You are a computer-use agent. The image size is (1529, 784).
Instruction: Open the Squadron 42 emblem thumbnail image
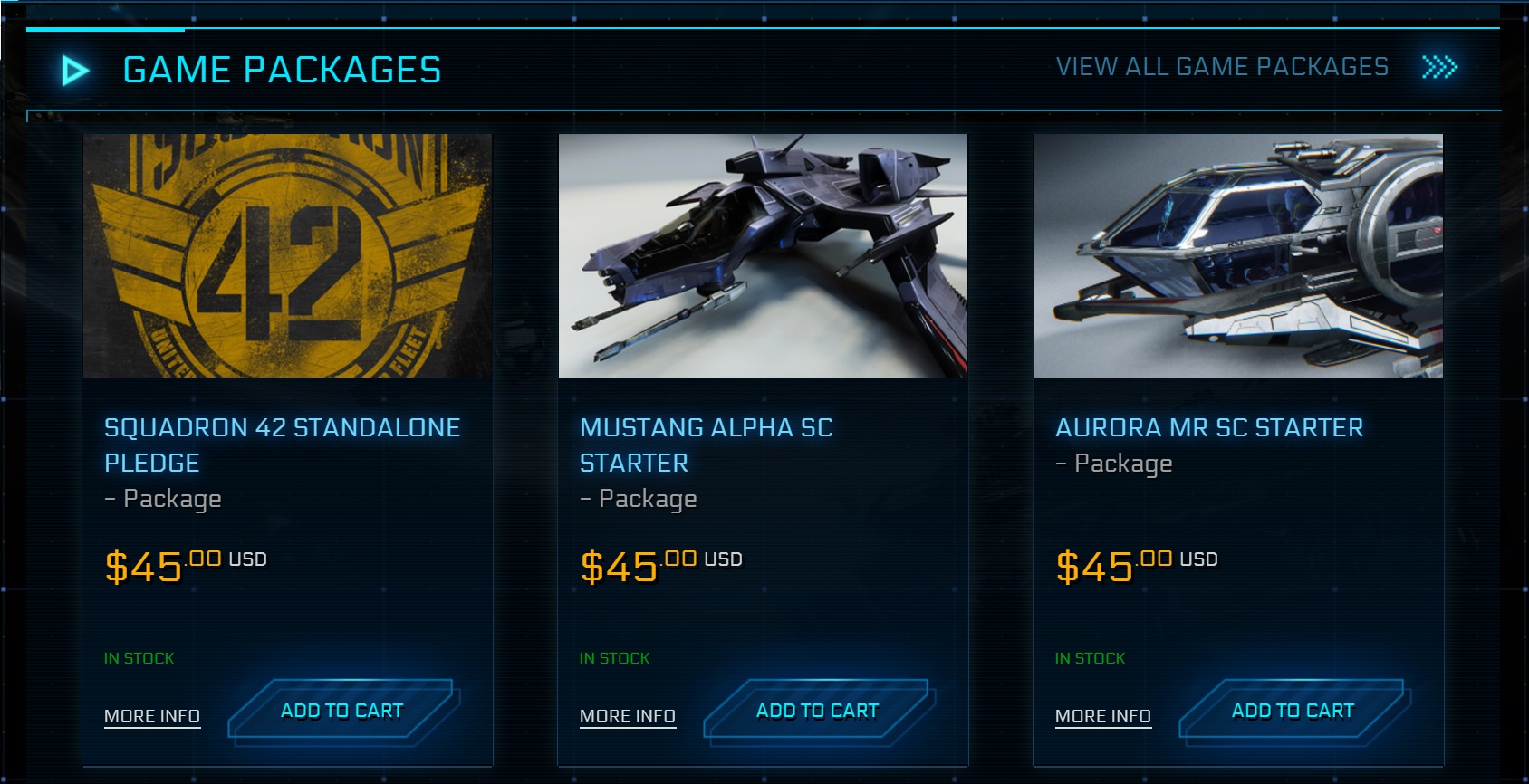(287, 256)
